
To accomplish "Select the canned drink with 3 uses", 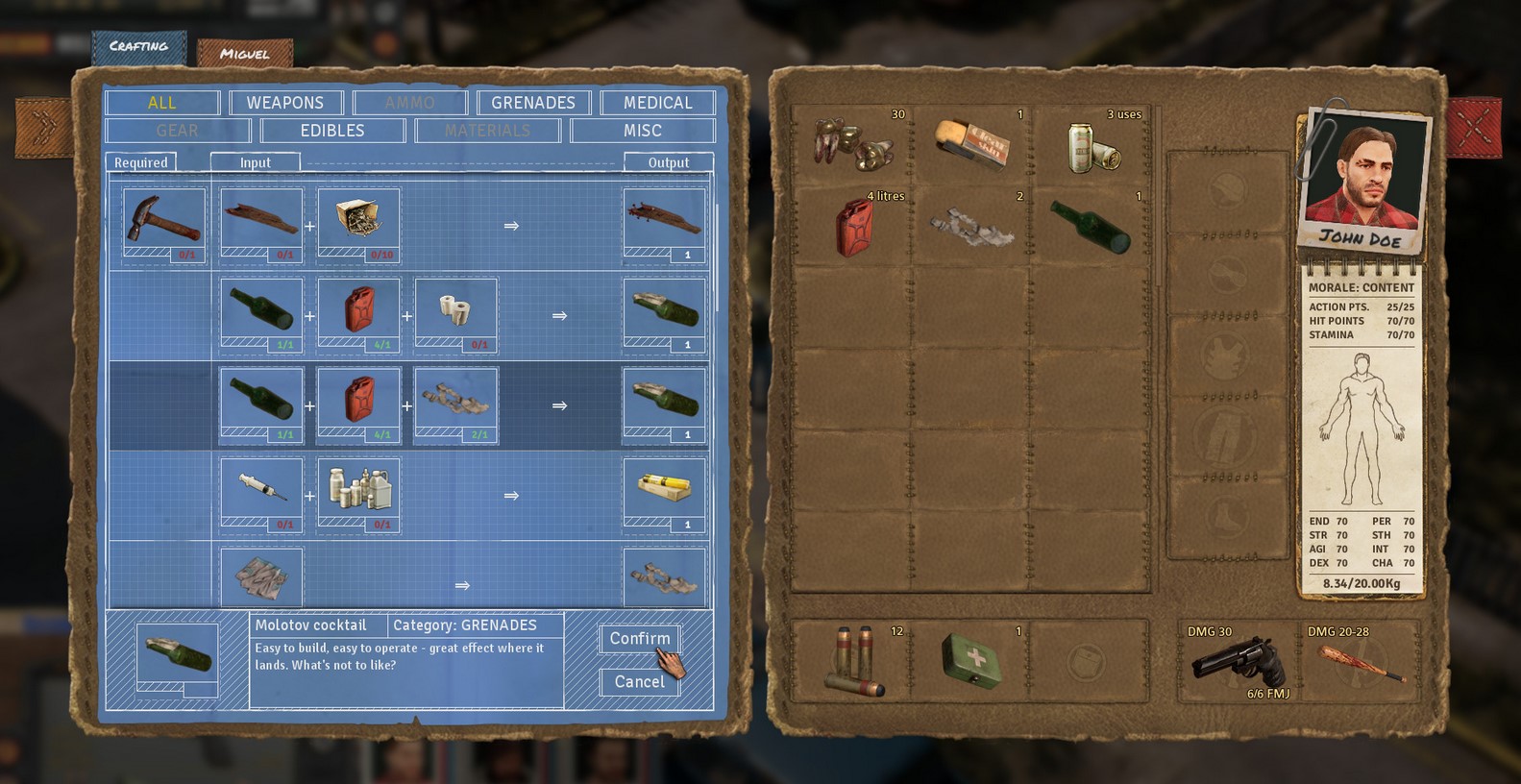I will (1091, 145).
